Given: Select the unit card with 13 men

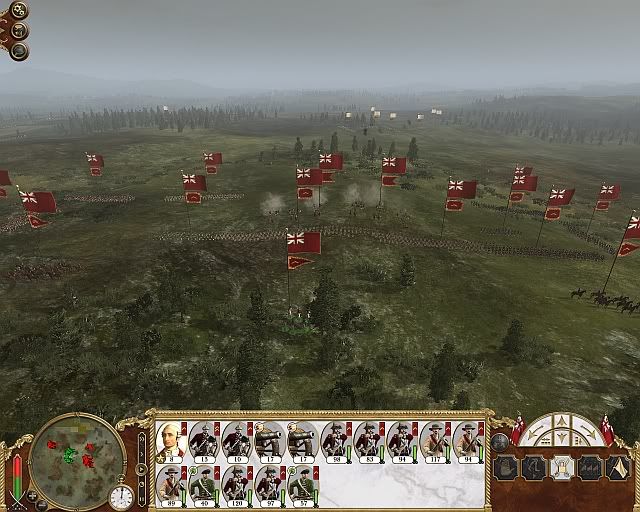Looking at the screenshot, I should 204,441.
